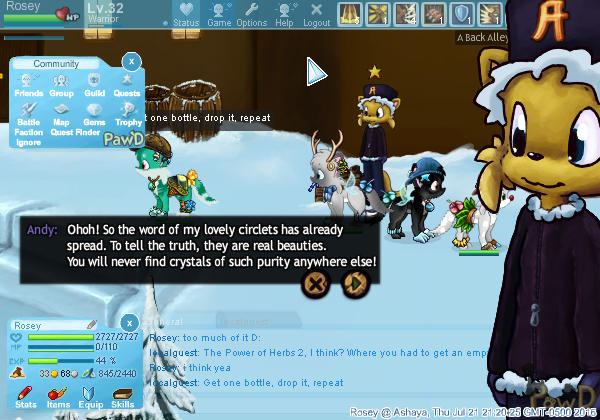Close the Community panel
Image resolution: width=600 pixels, height=420 pixels.
[x=130, y=62]
